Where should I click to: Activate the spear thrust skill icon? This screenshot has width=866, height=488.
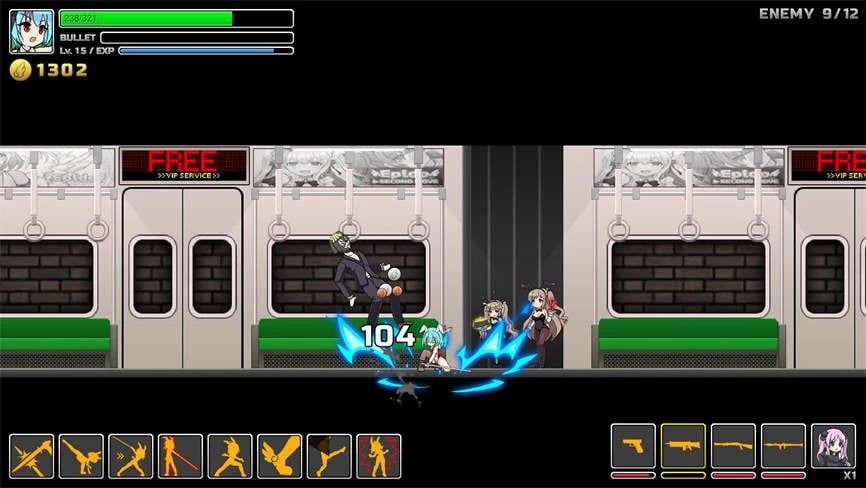[32, 456]
